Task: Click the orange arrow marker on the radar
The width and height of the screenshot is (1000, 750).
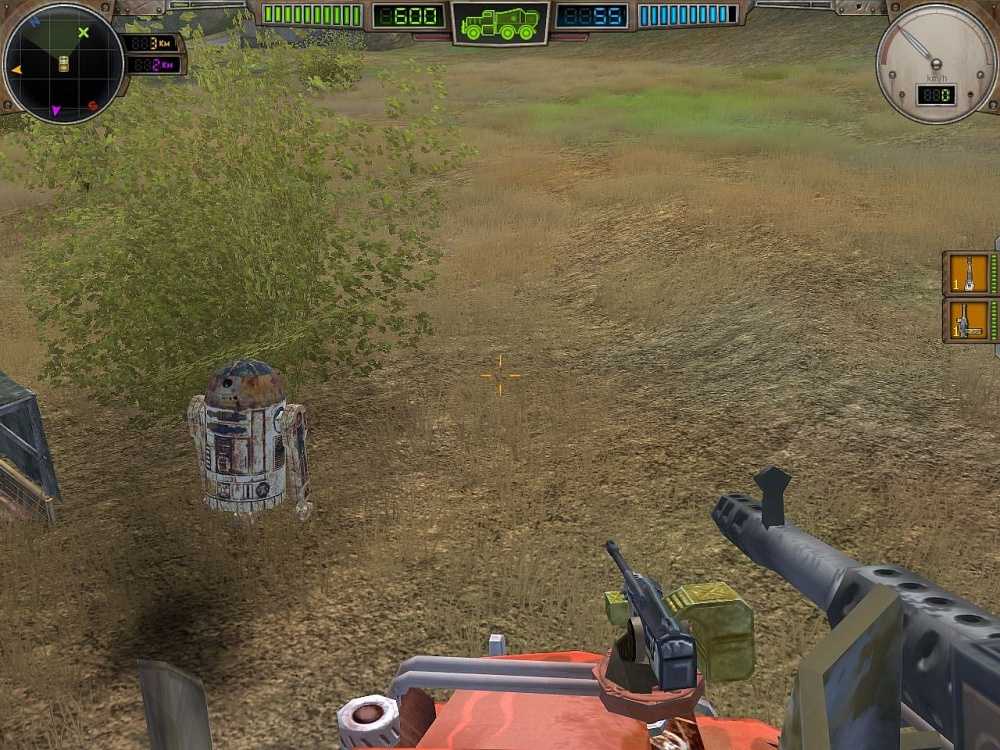Action: point(16,69)
